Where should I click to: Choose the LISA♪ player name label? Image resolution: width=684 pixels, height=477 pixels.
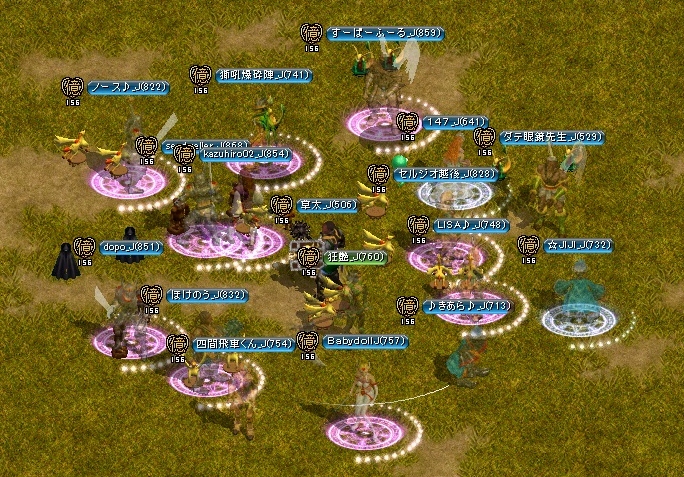click(x=470, y=225)
